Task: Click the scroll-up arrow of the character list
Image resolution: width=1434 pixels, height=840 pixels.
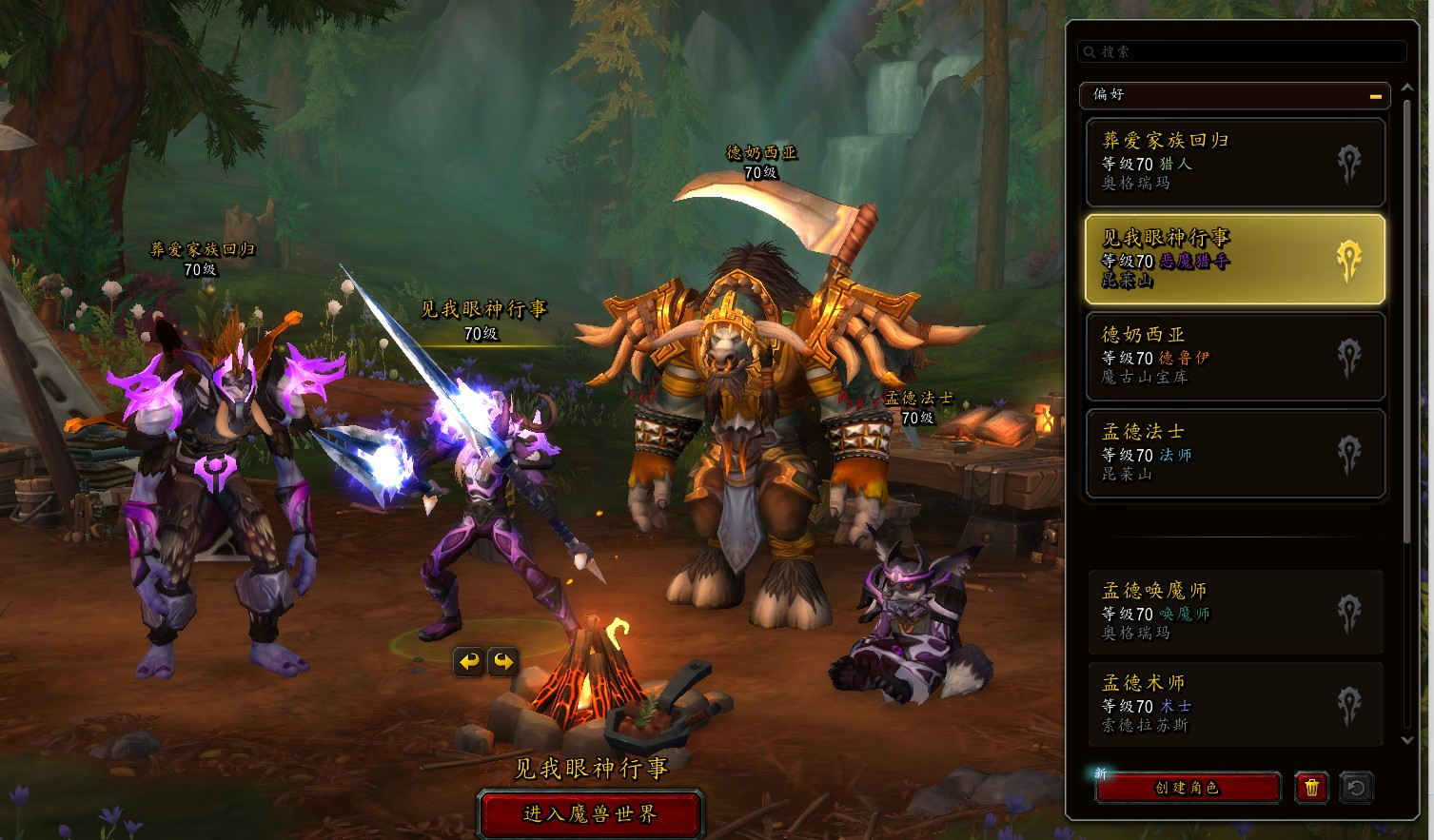Action: [1408, 88]
